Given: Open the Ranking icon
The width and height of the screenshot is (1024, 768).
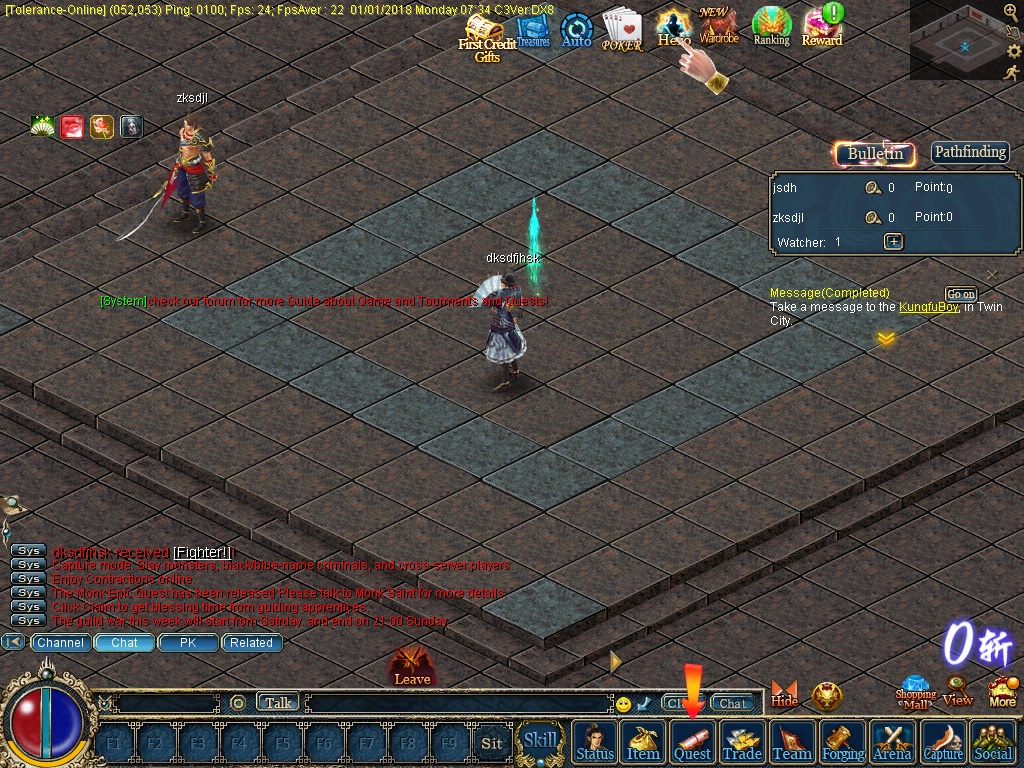Looking at the screenshot, I should pos(771,27).
